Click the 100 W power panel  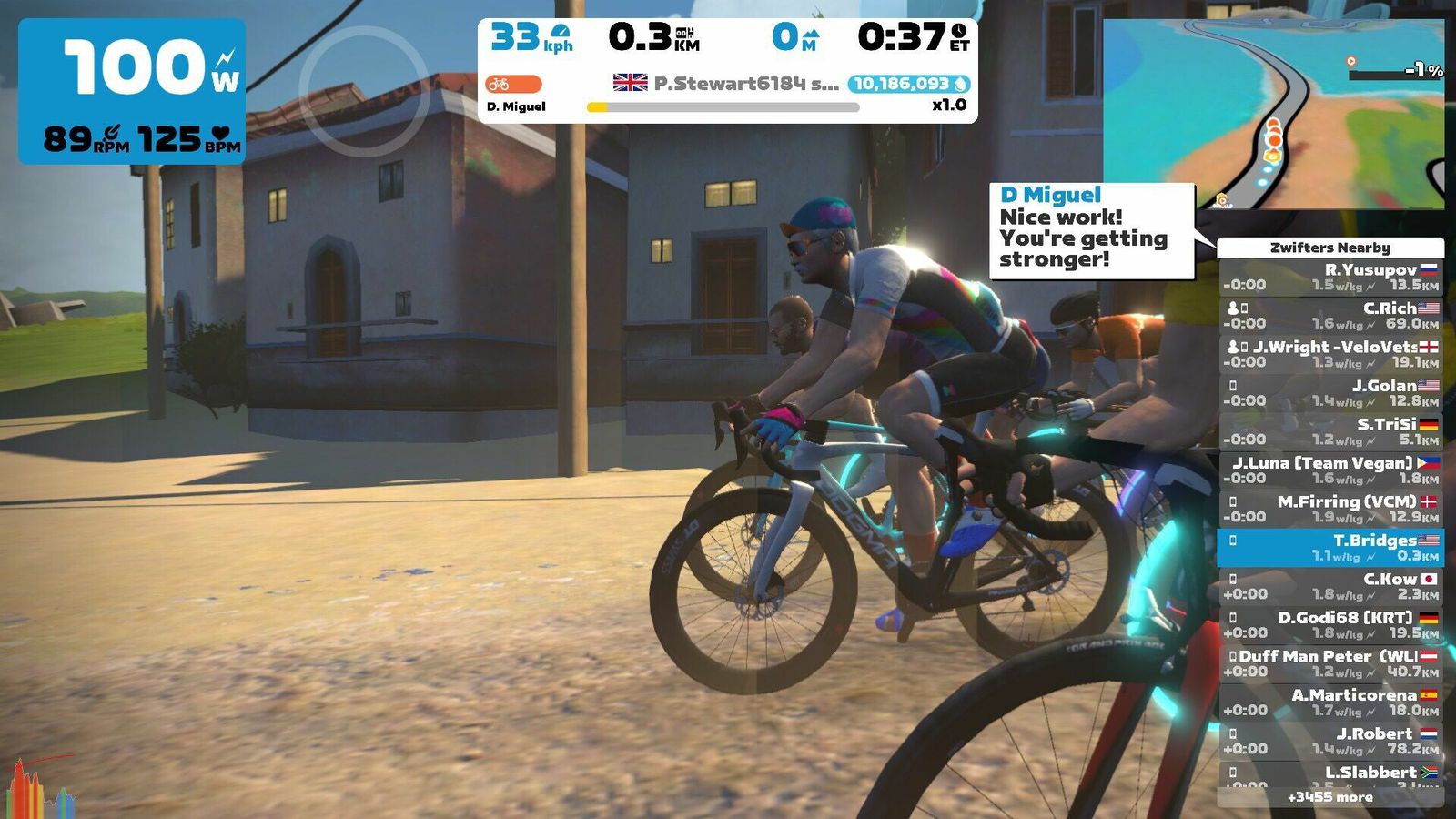pyautogui.click(x=133, y=91)
